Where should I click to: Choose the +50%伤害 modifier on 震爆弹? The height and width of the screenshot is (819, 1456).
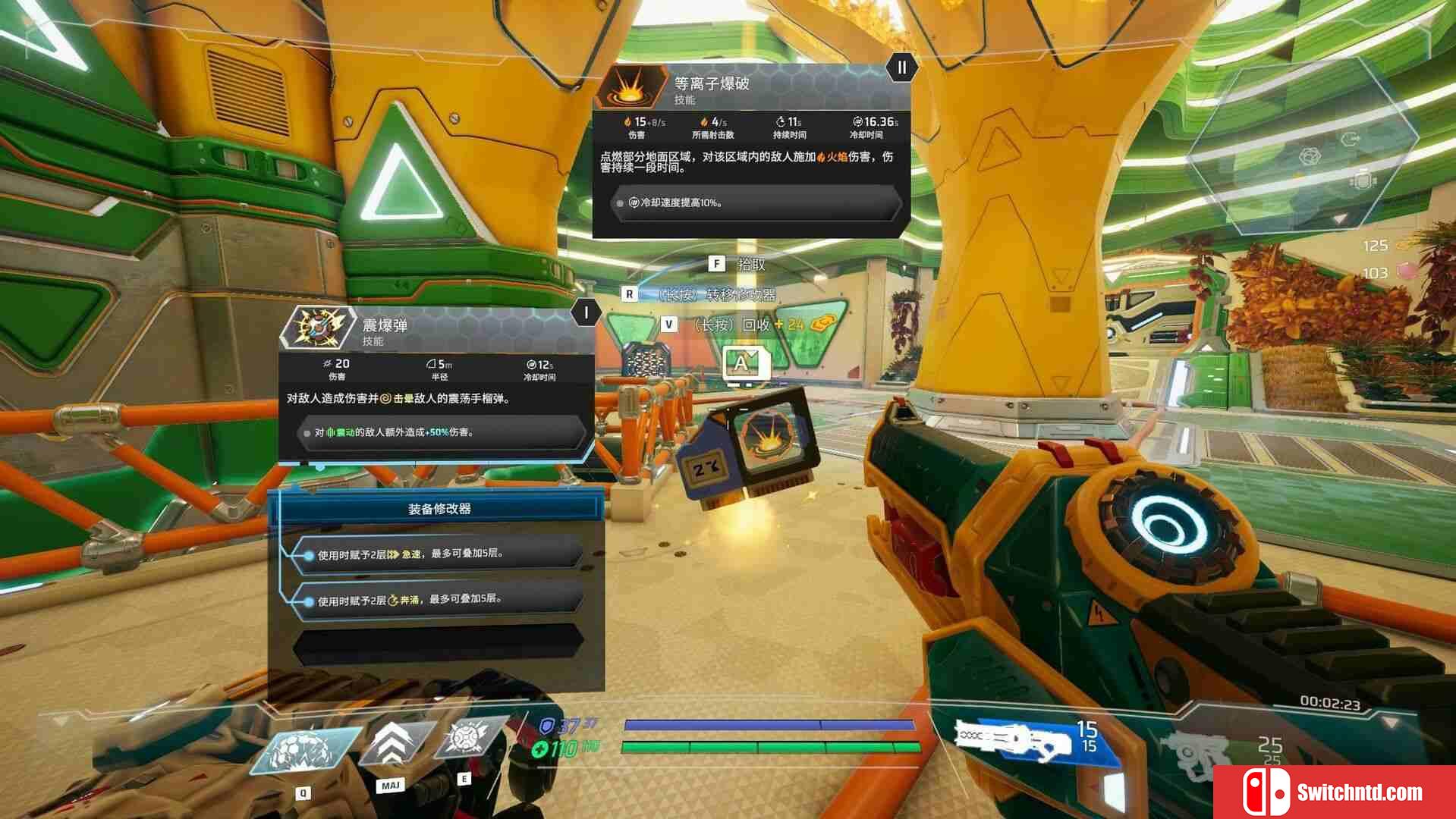click(x=440, y=433)
